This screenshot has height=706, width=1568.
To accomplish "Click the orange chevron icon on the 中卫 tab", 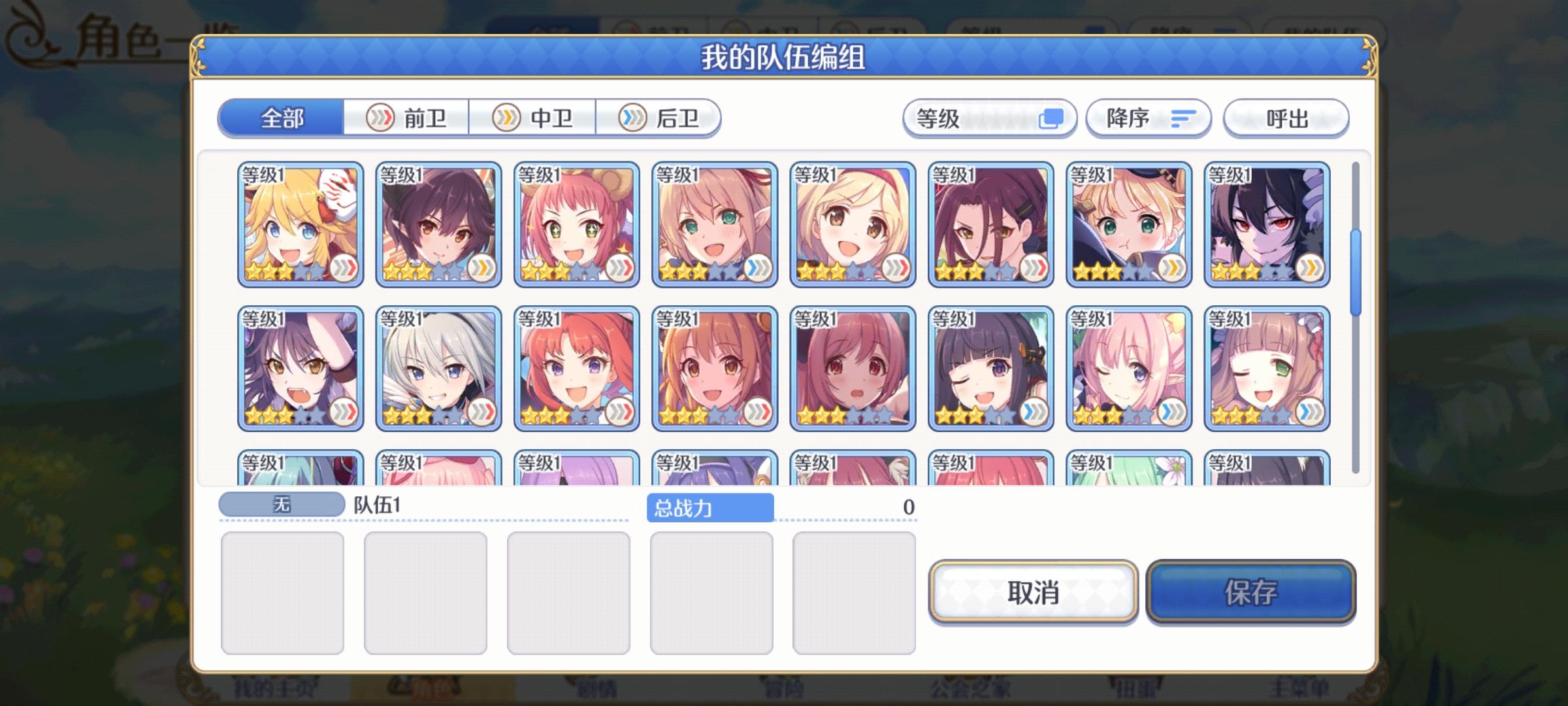I will coord(506,118).
